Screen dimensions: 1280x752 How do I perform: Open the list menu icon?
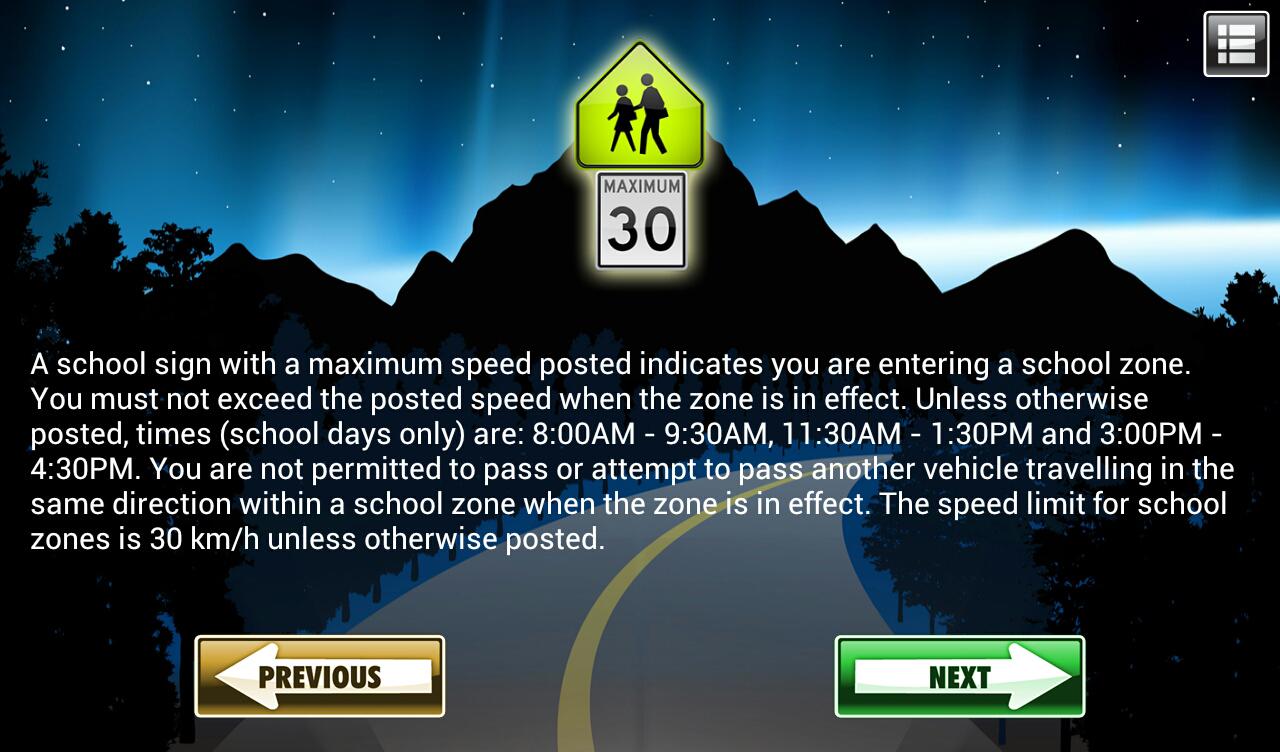pos(1236,44)
